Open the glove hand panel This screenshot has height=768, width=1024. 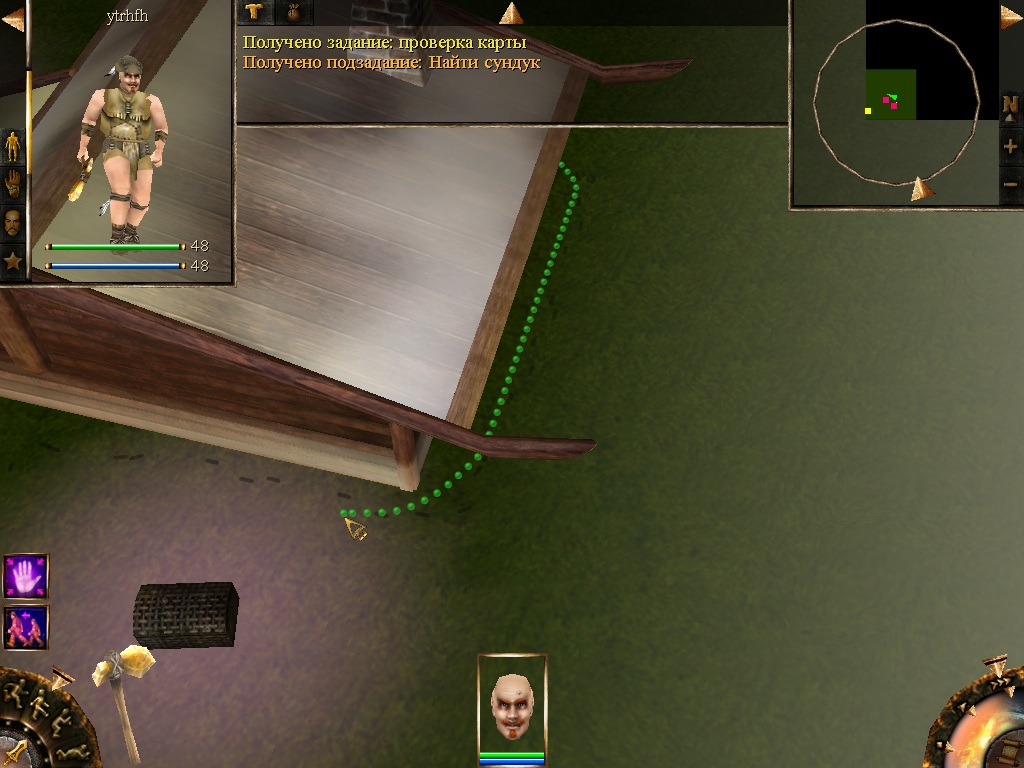coord(13,184)
